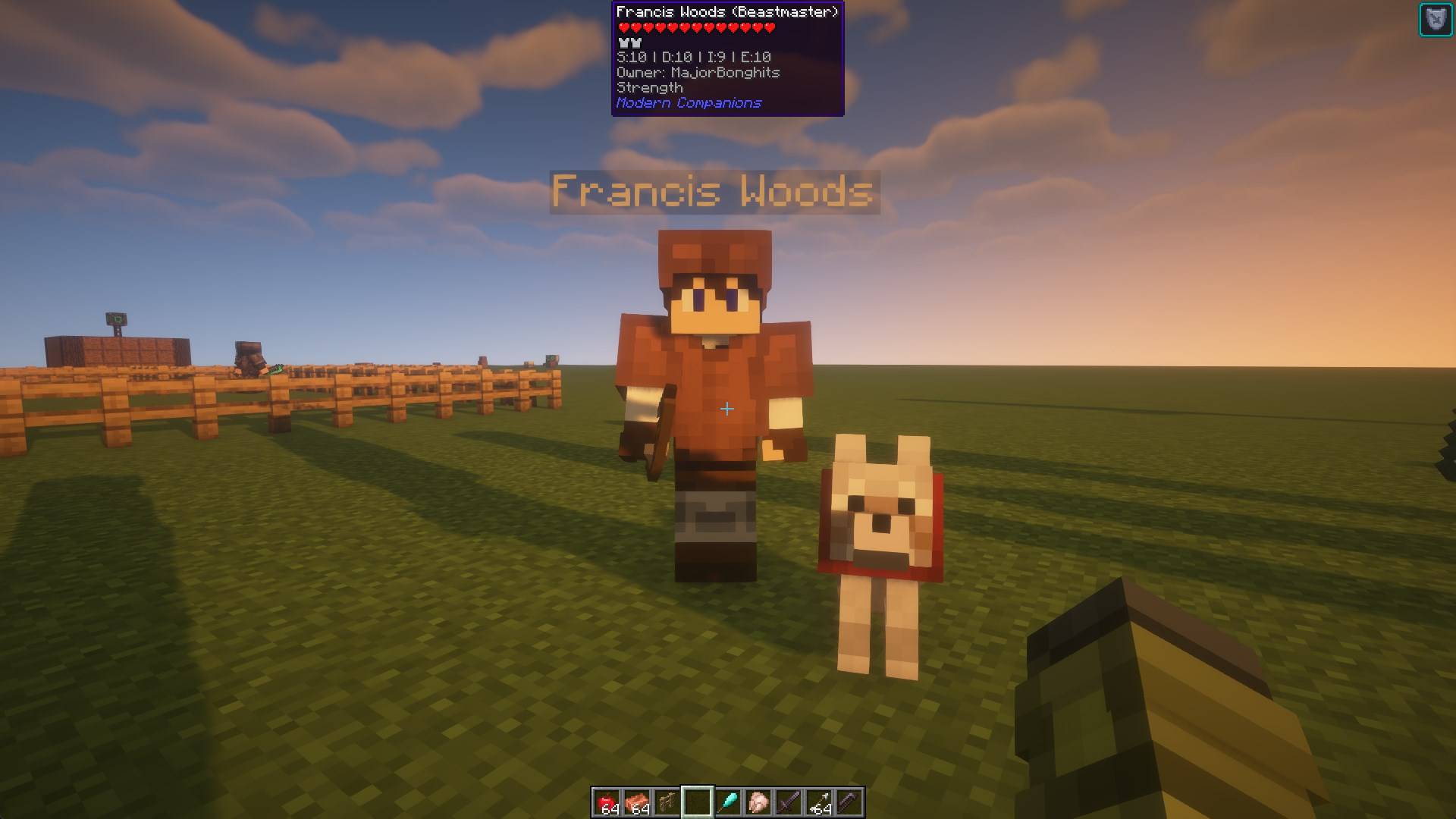The width and height of the screenshot is (1456, 819).
Task: Click the red hearts health bar in the tooltip
Action: (x=695, y=27)
